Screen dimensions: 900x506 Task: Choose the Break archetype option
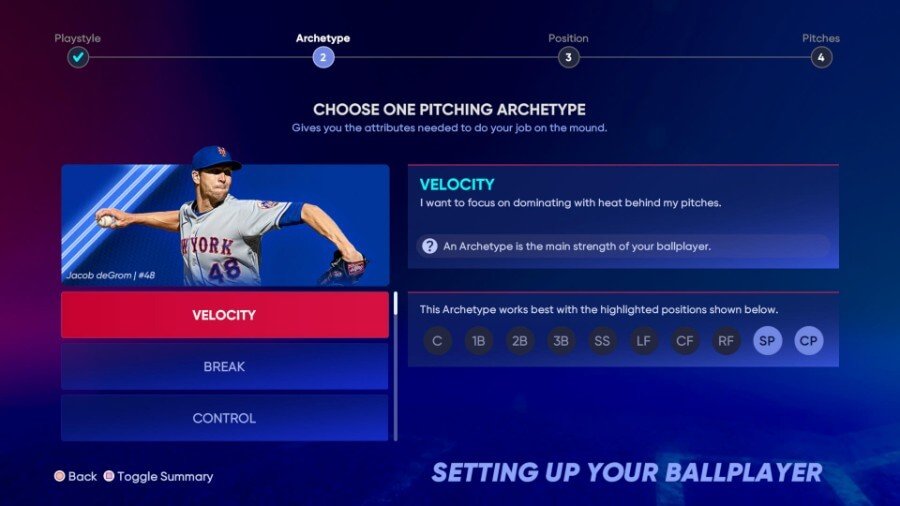click(224, 367)
